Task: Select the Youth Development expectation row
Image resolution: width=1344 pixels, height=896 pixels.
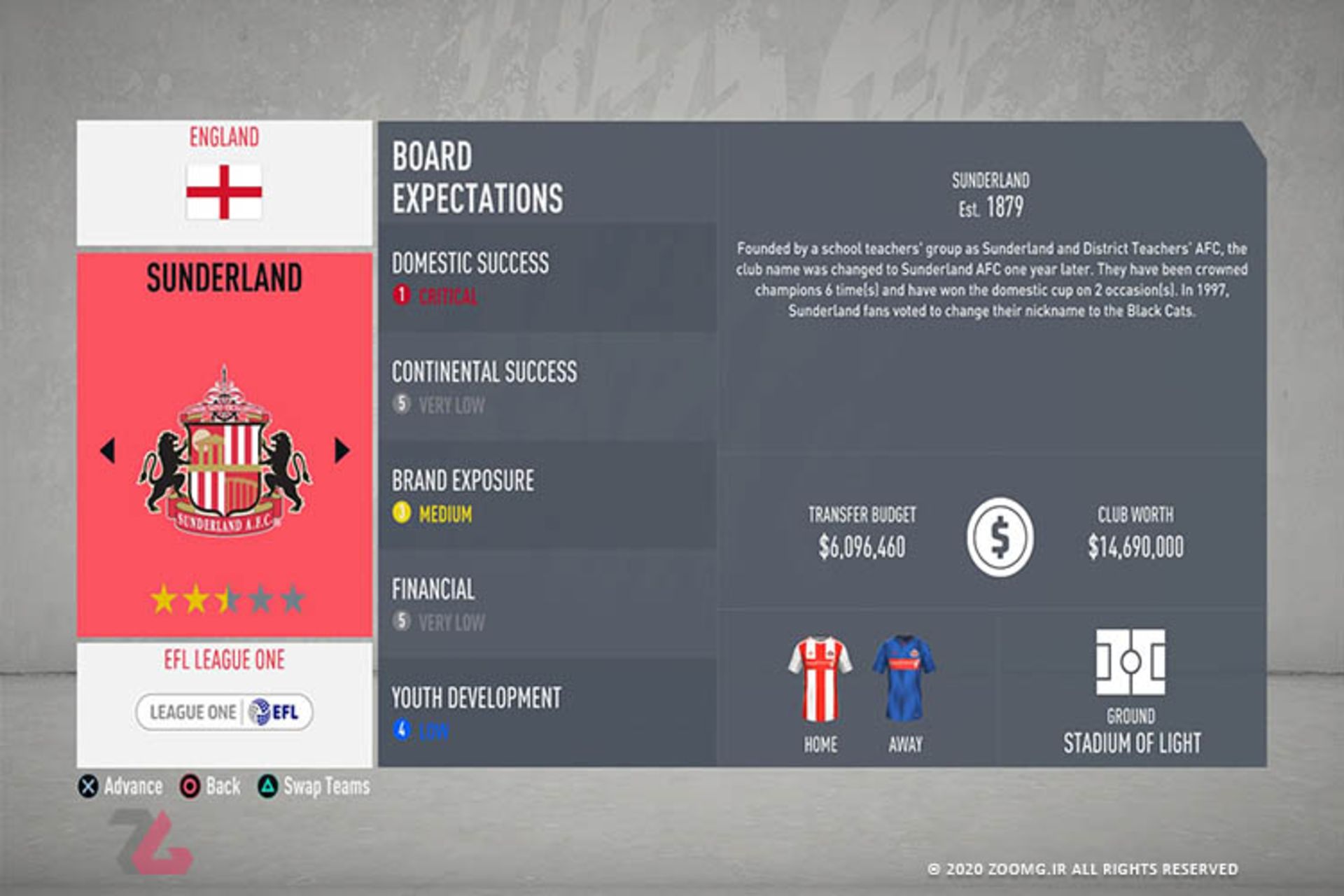Action: click(546, 713)
